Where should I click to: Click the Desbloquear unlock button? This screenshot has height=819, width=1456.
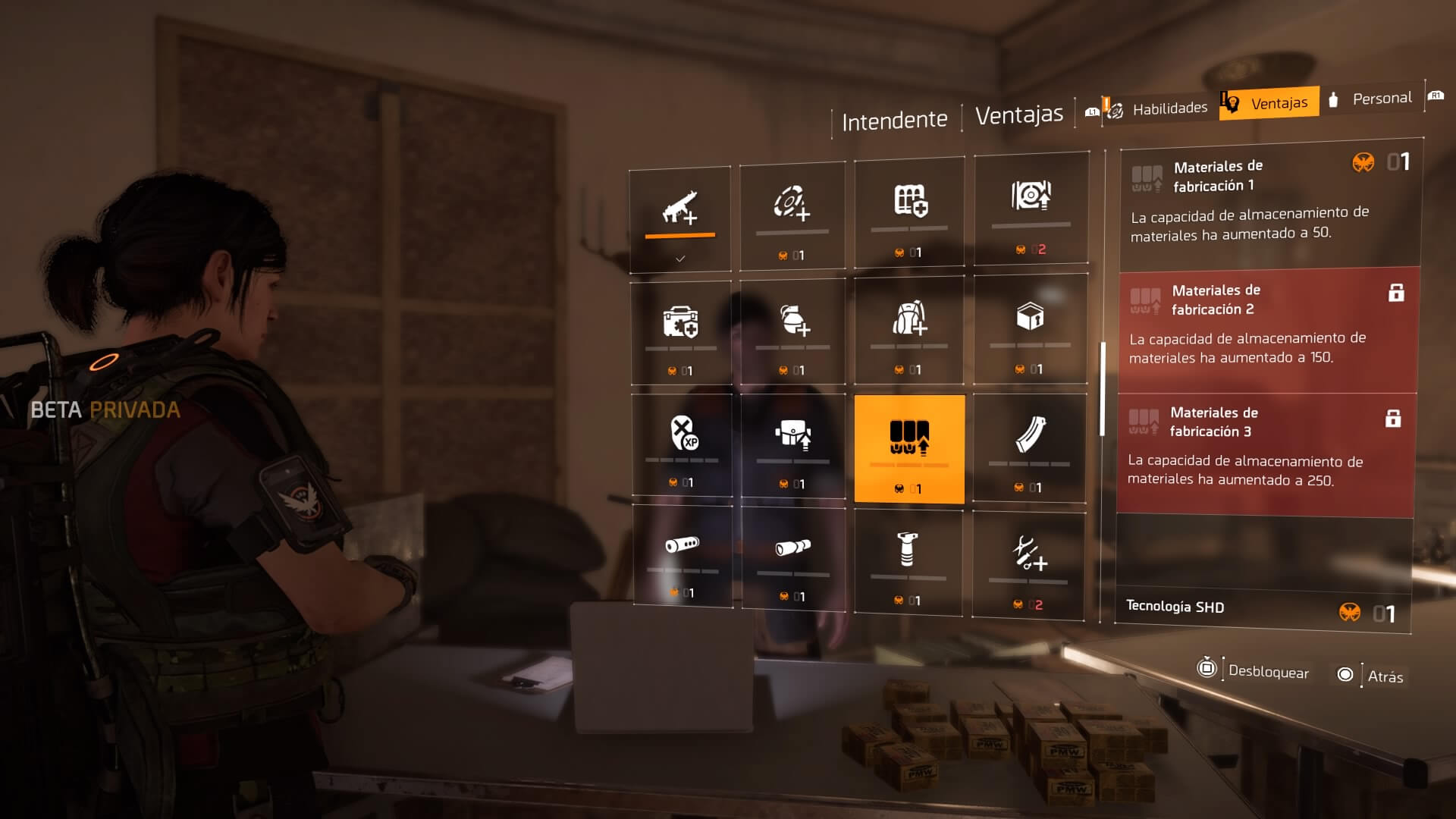tap(1254, 671)
